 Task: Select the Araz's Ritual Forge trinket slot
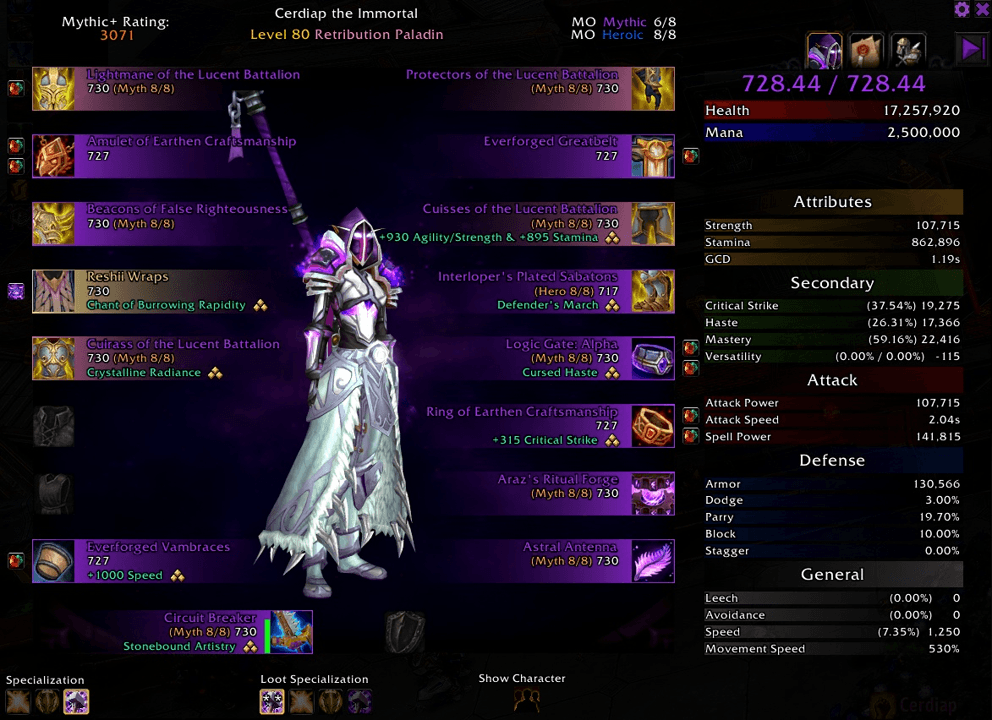[653, 494]
